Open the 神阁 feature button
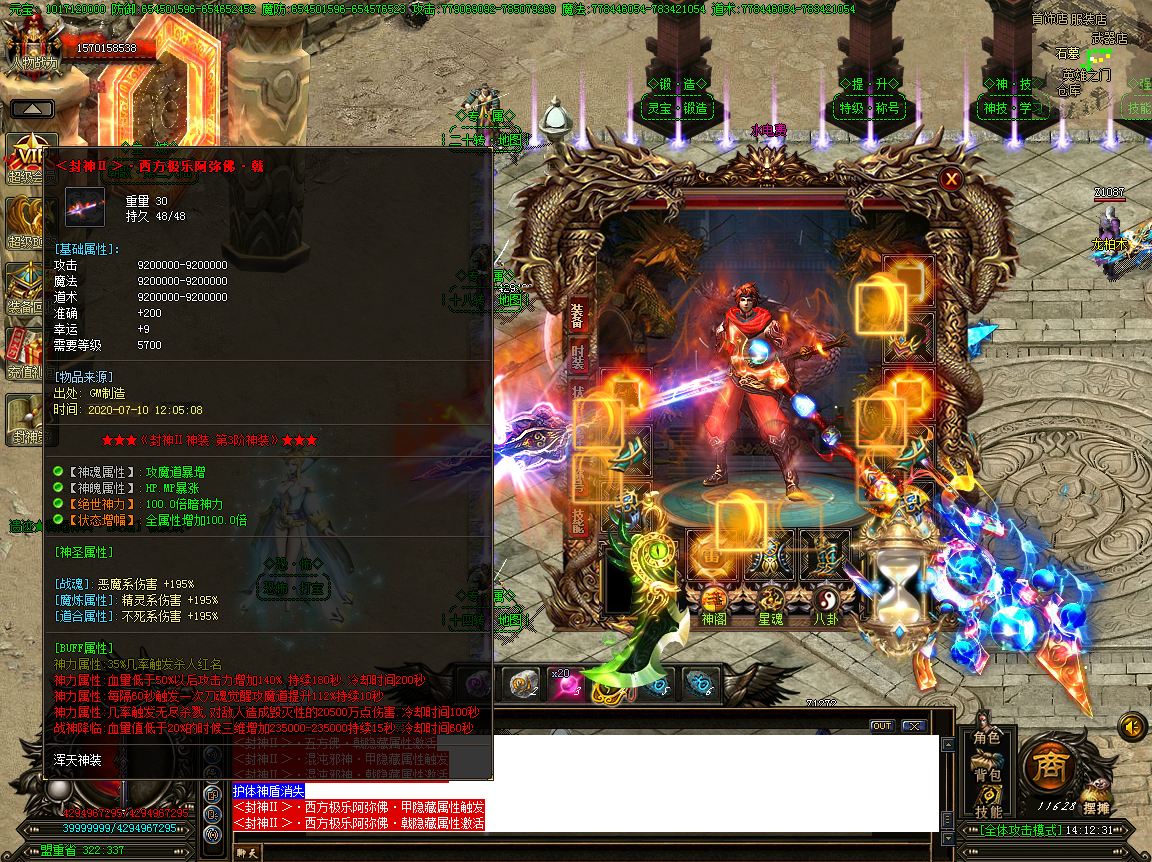This screenshot has height=862, width=1152. [713, 605]
